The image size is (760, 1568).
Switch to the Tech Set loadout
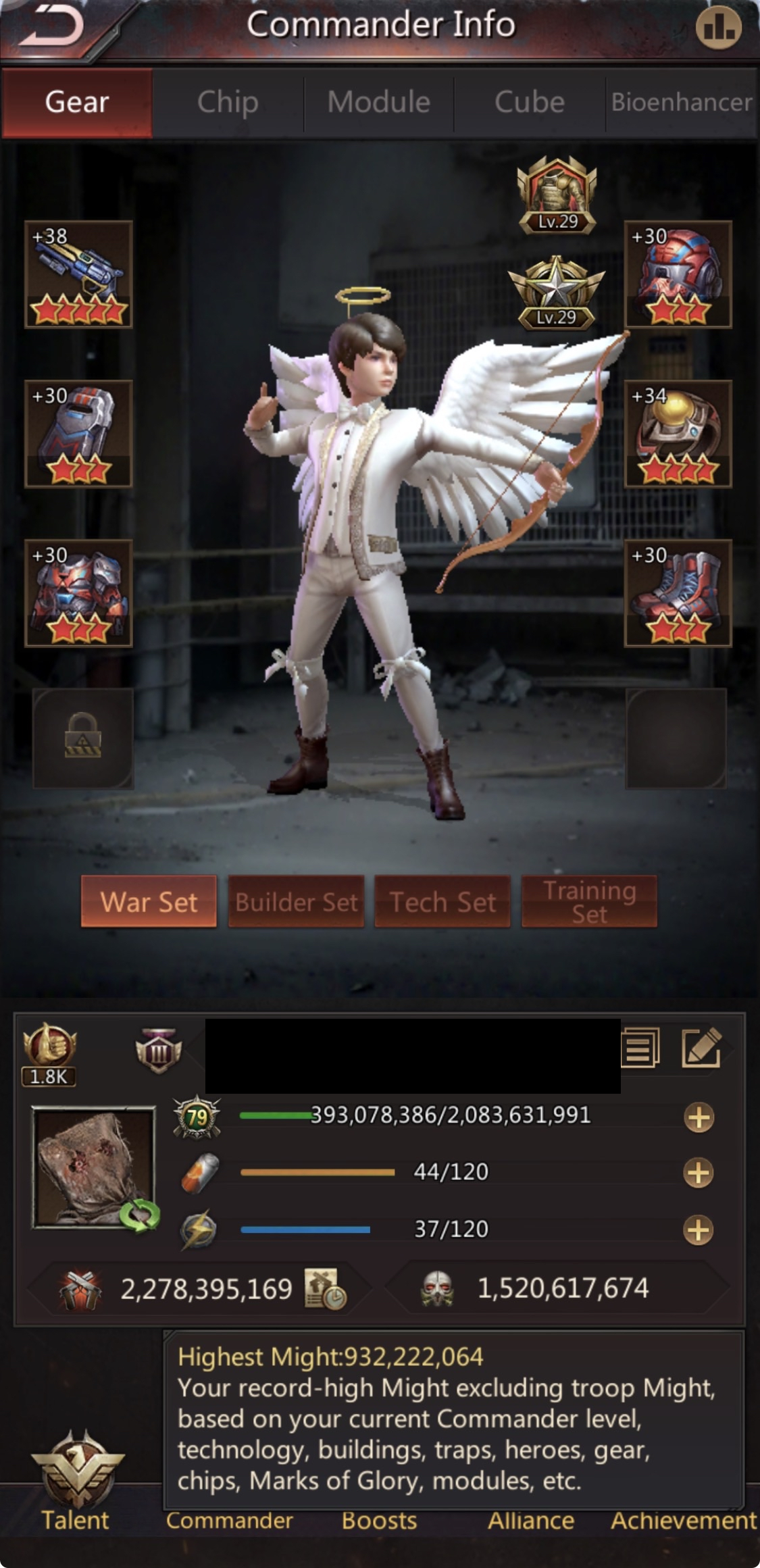pyautogui.click(x=442, y=902)
